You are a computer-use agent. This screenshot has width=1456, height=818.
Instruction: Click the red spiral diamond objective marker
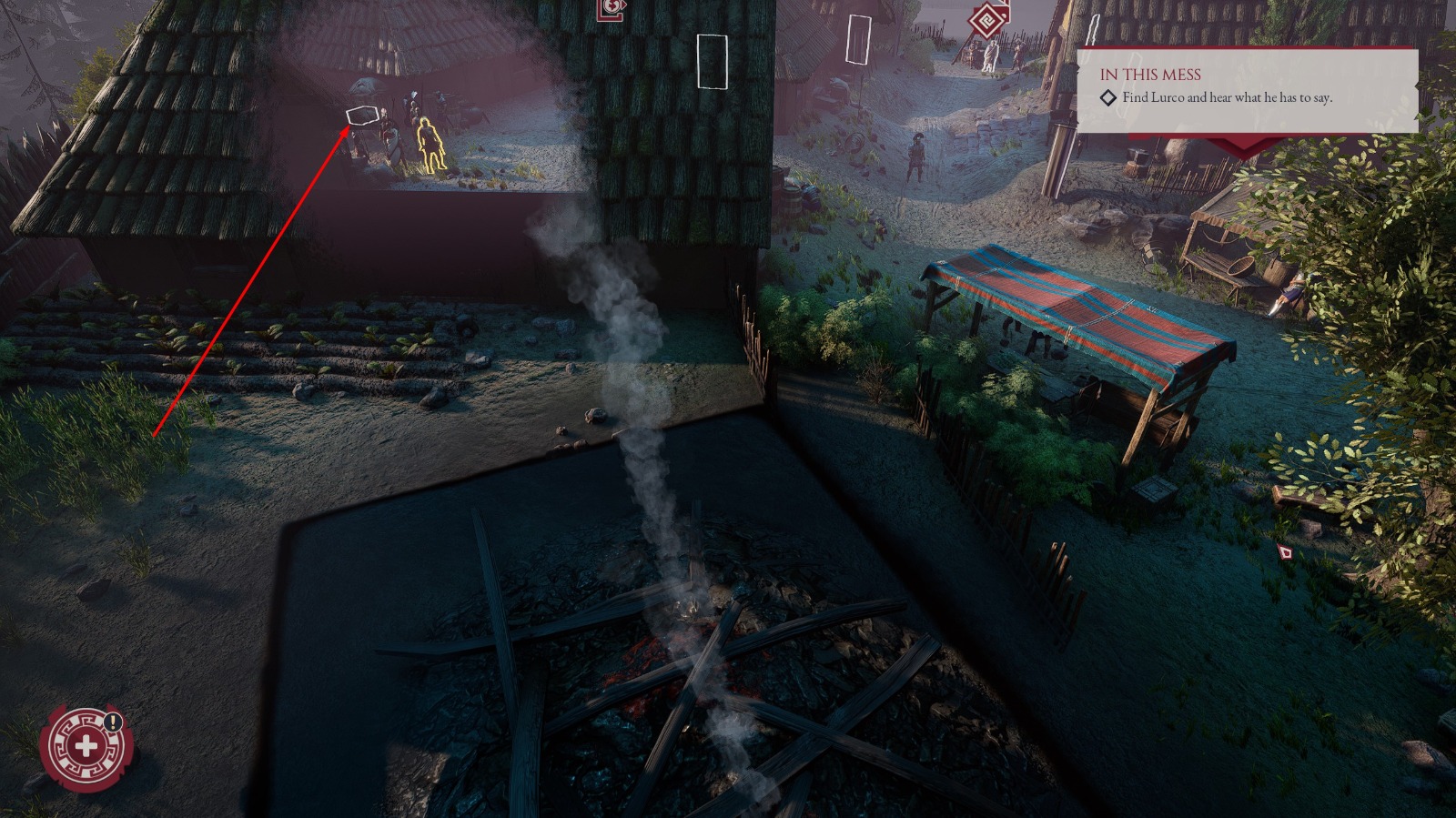coord(986,21)
